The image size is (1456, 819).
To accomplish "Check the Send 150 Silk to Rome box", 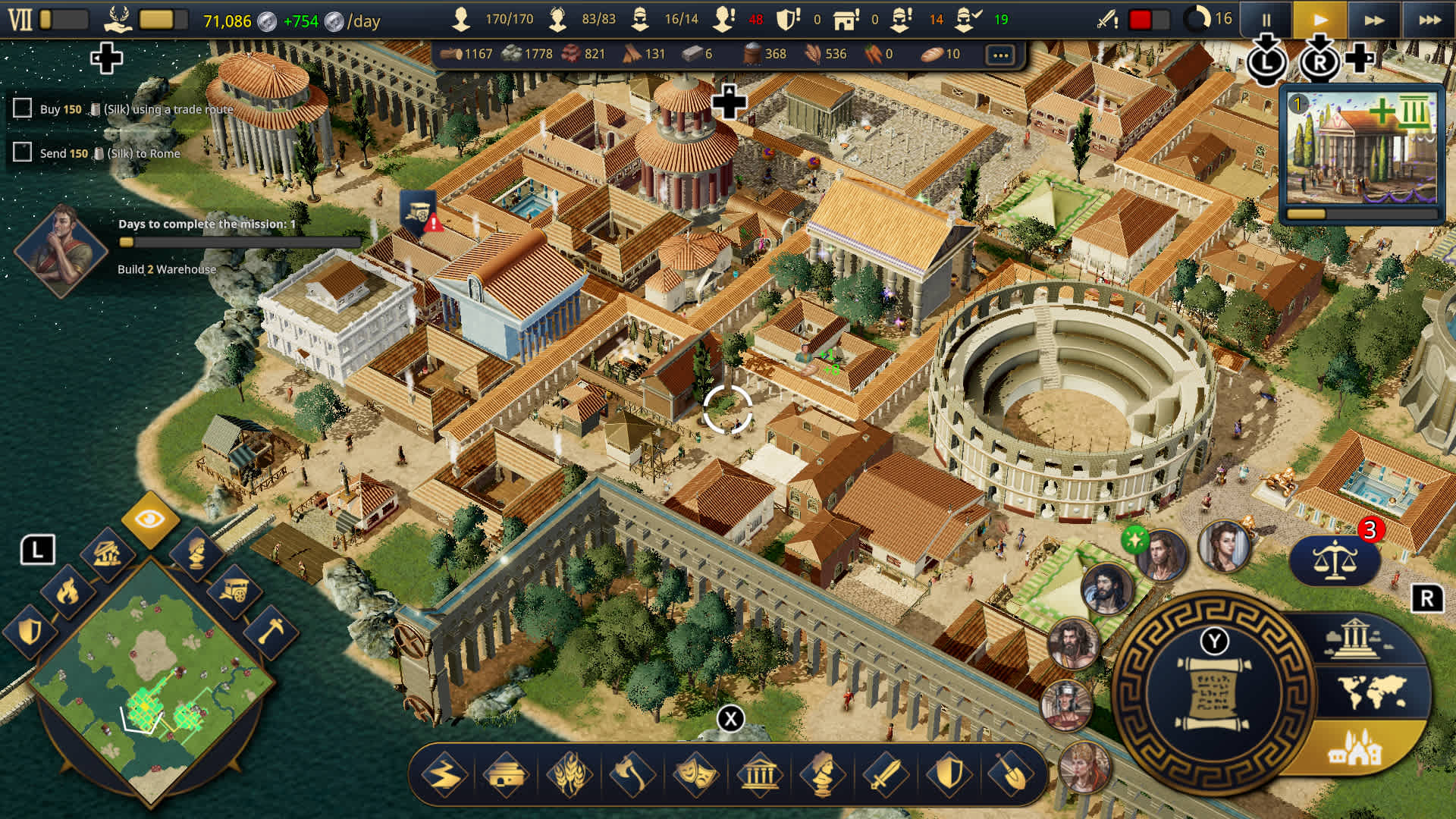I will pyautogui.click(x=21, y=152).
